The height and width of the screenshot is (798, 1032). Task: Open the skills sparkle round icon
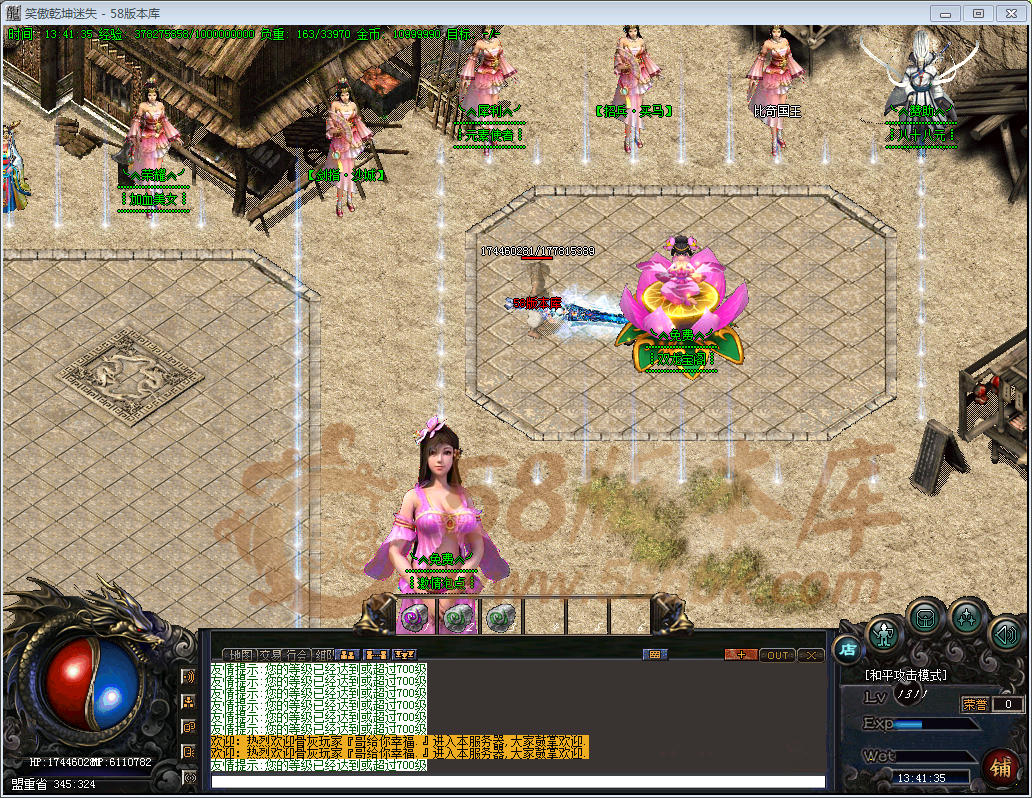pos(967,618)
